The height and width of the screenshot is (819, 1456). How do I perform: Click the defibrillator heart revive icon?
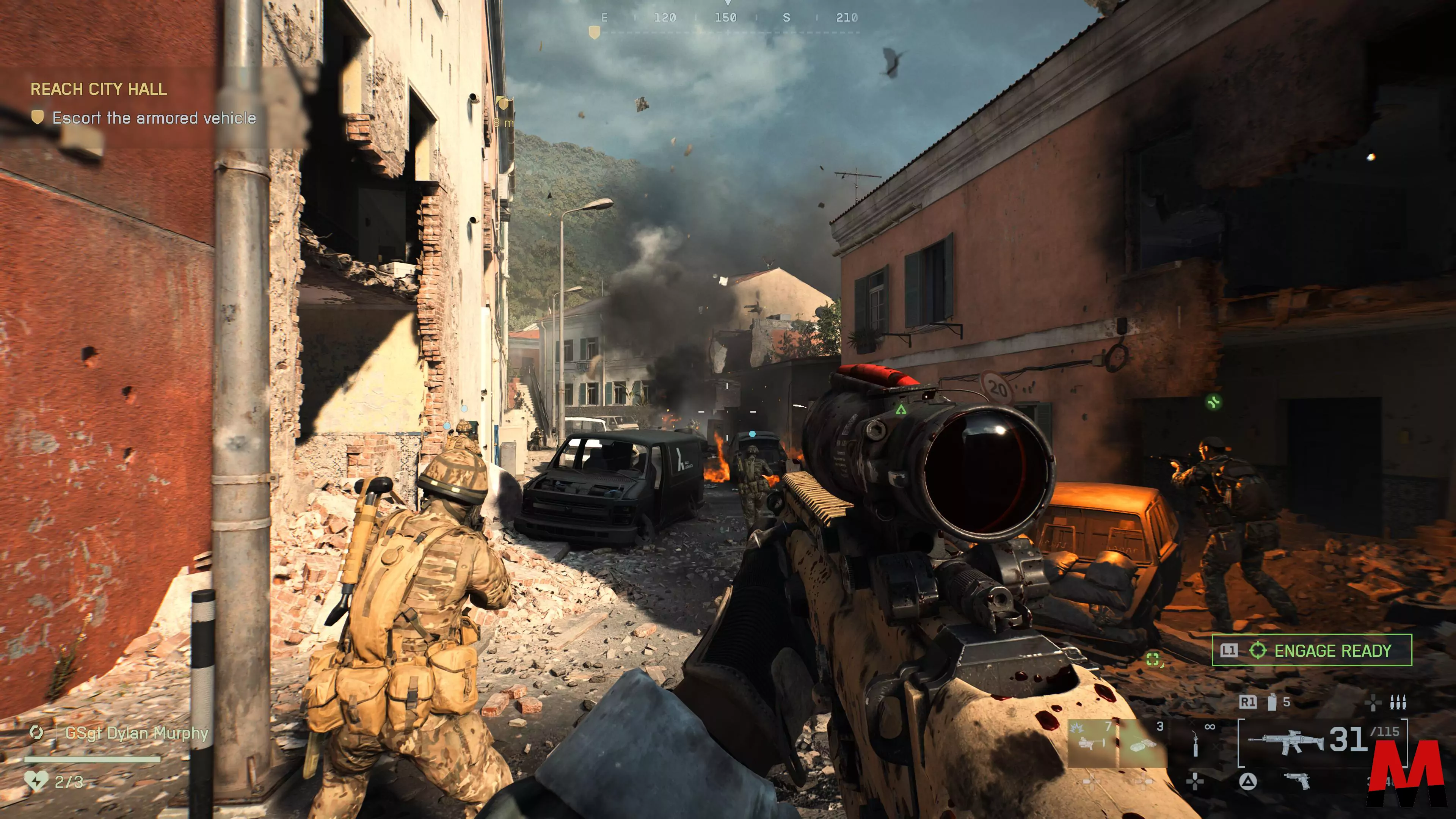point(36,781)
